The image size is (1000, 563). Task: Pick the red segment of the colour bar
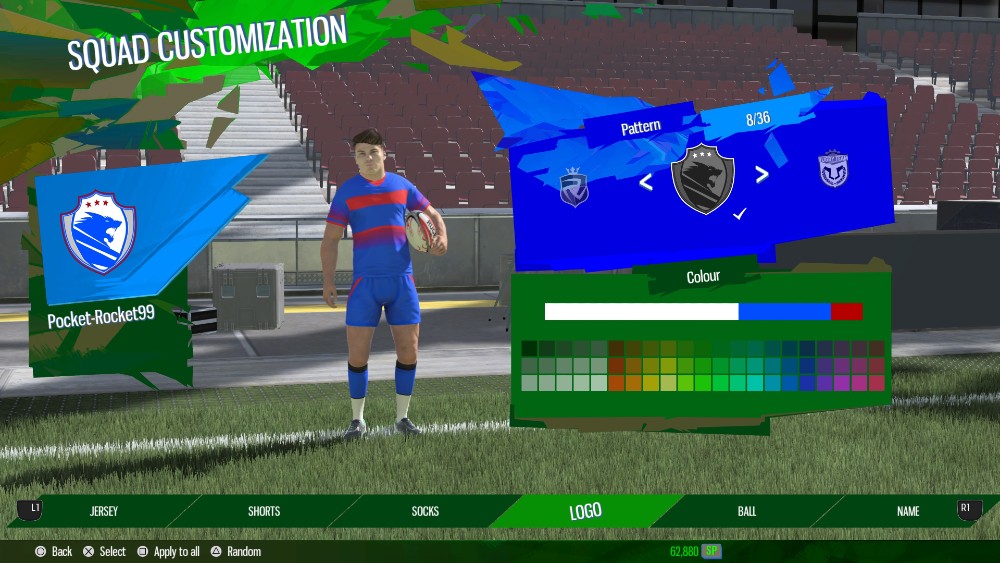[x=846, y=311]
